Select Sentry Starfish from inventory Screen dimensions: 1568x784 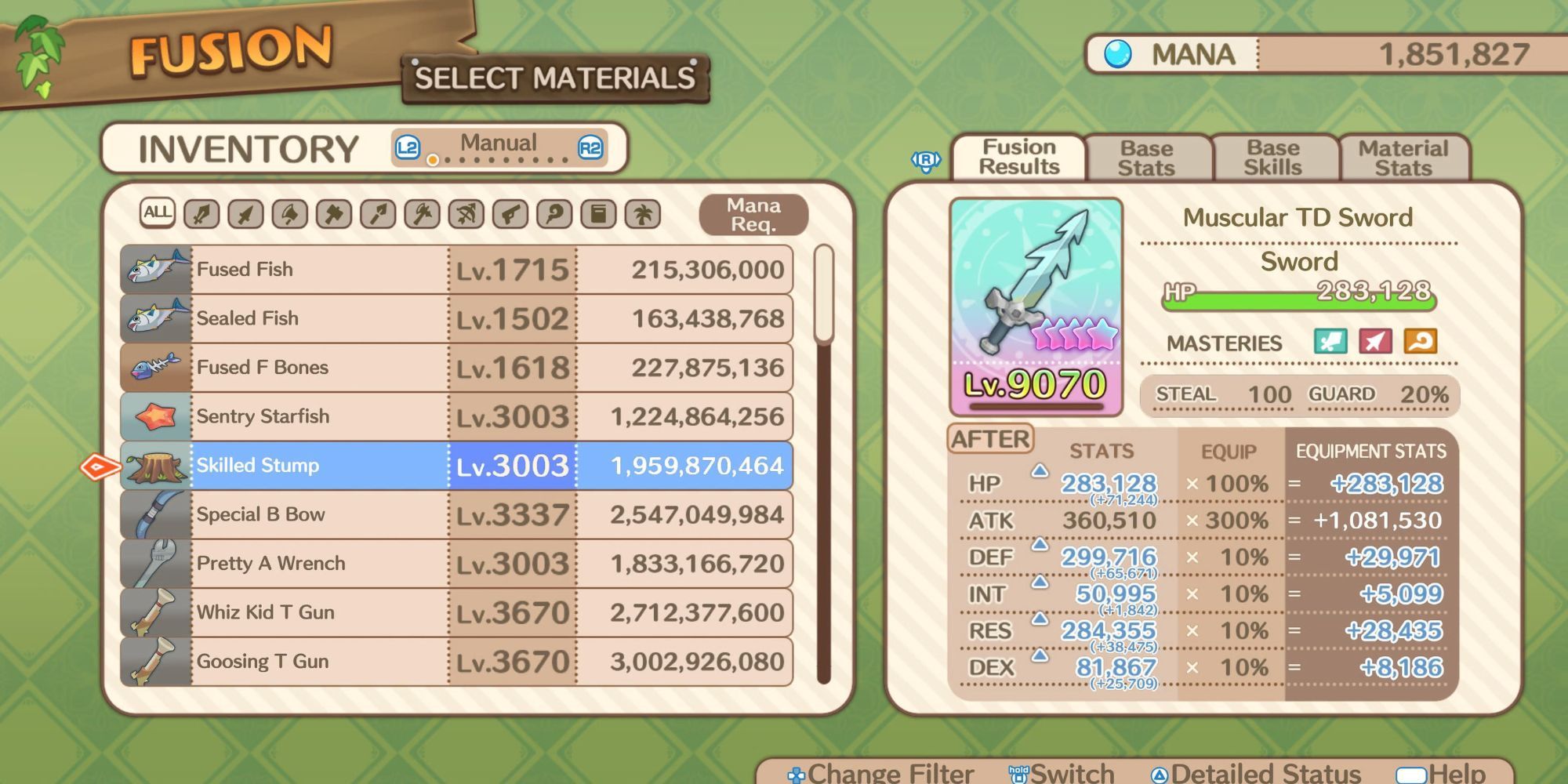456,416
